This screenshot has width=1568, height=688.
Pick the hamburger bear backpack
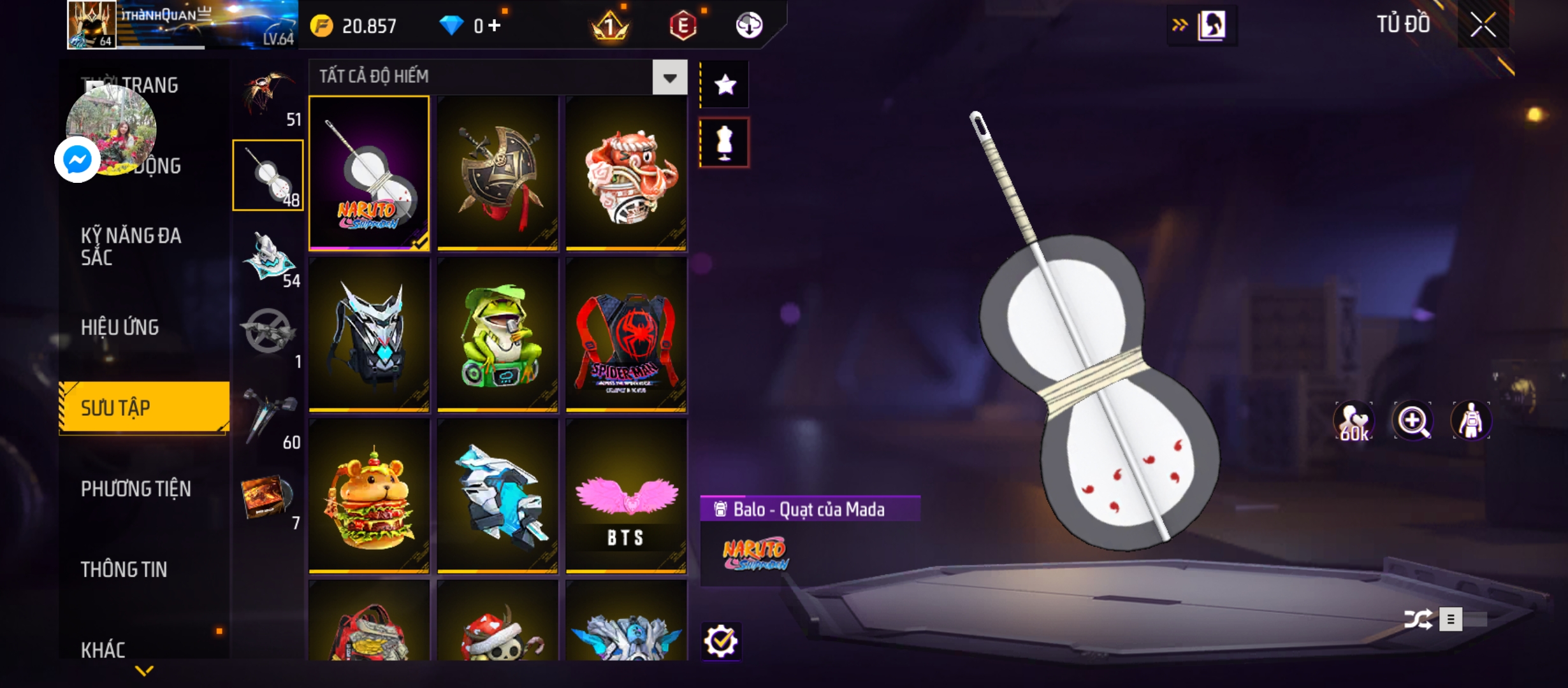point(369,496)
